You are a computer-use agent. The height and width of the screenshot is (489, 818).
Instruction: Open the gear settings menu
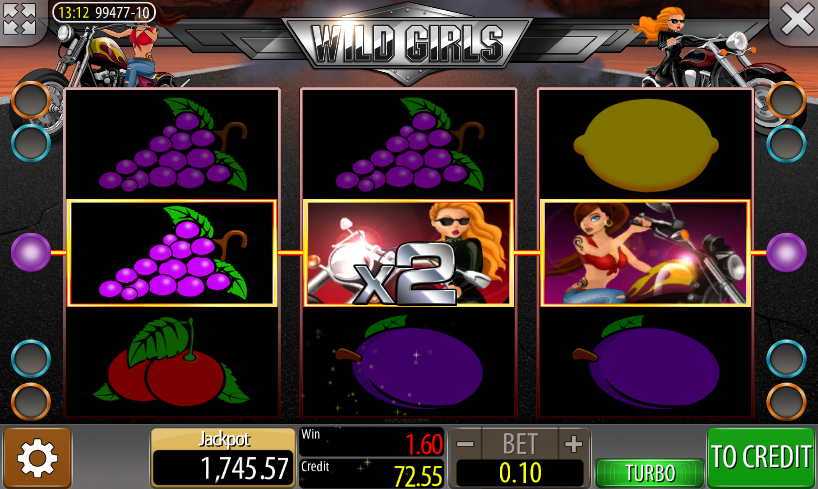coord(38,458)
